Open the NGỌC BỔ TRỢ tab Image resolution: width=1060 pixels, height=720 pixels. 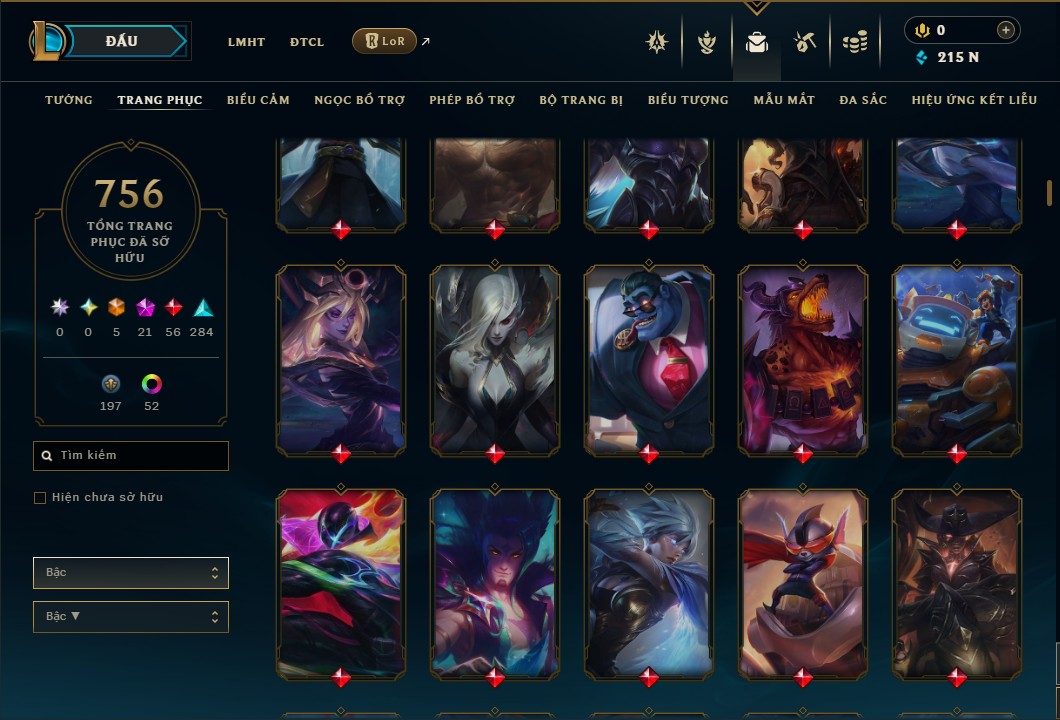(359, 100)
